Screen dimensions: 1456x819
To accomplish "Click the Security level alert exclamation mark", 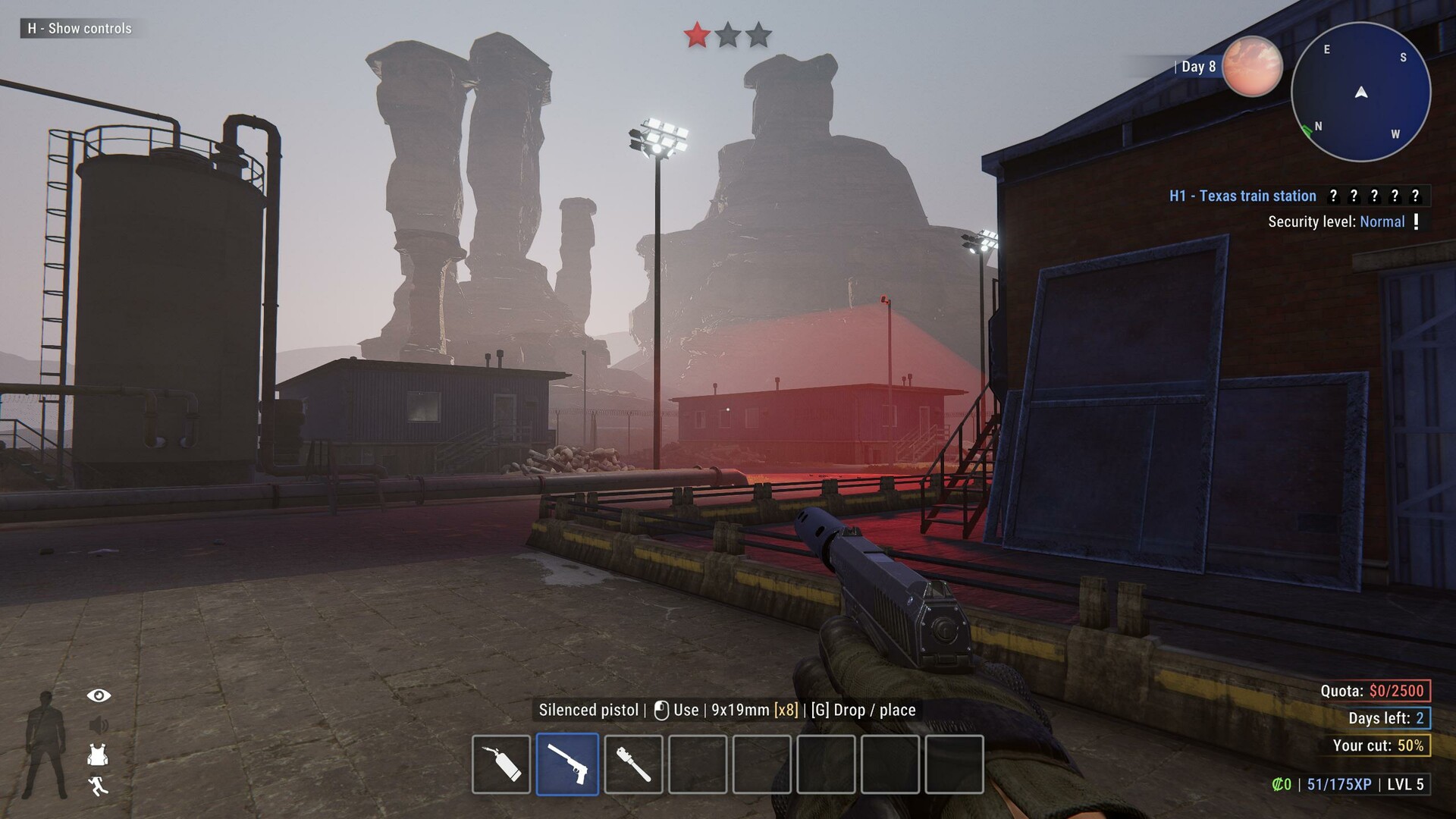I will point(1416,221).
